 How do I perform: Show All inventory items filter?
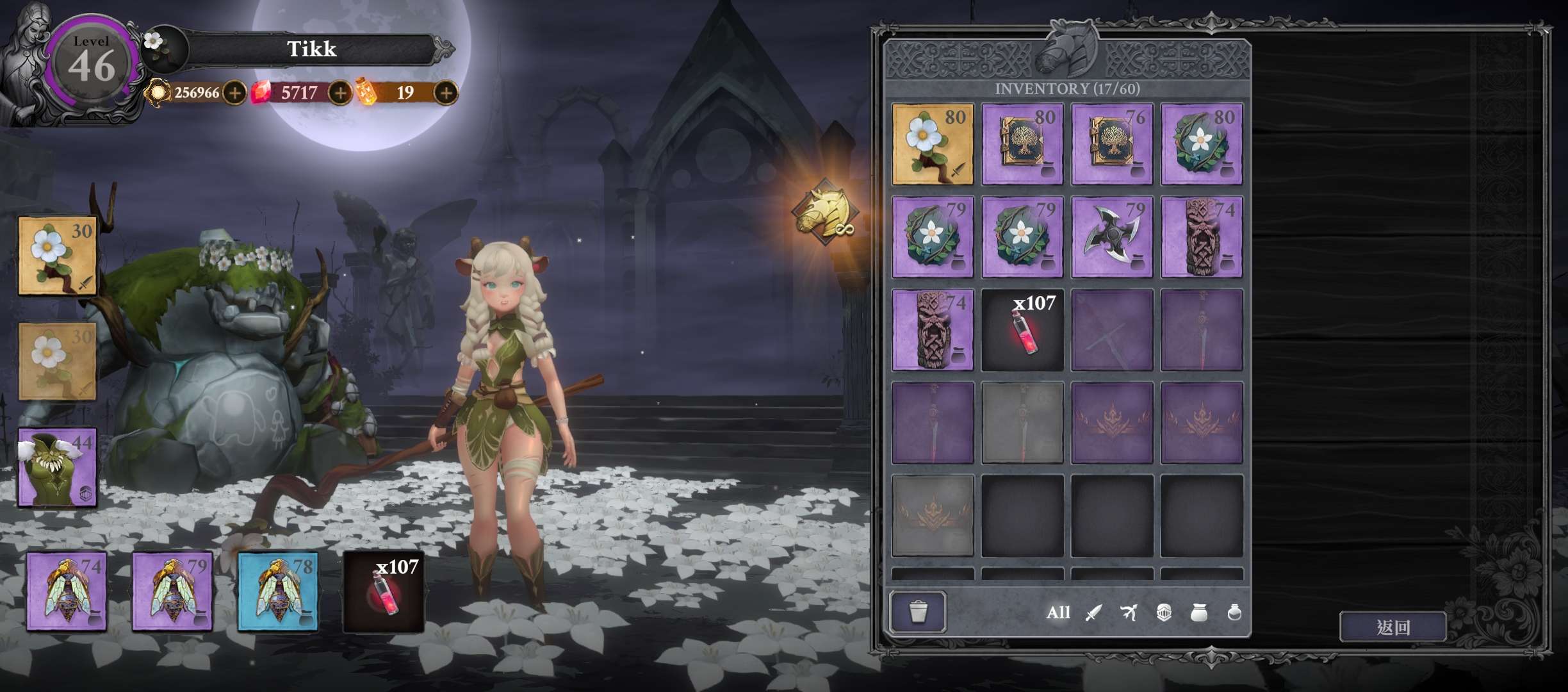(x=1058, y=613)
